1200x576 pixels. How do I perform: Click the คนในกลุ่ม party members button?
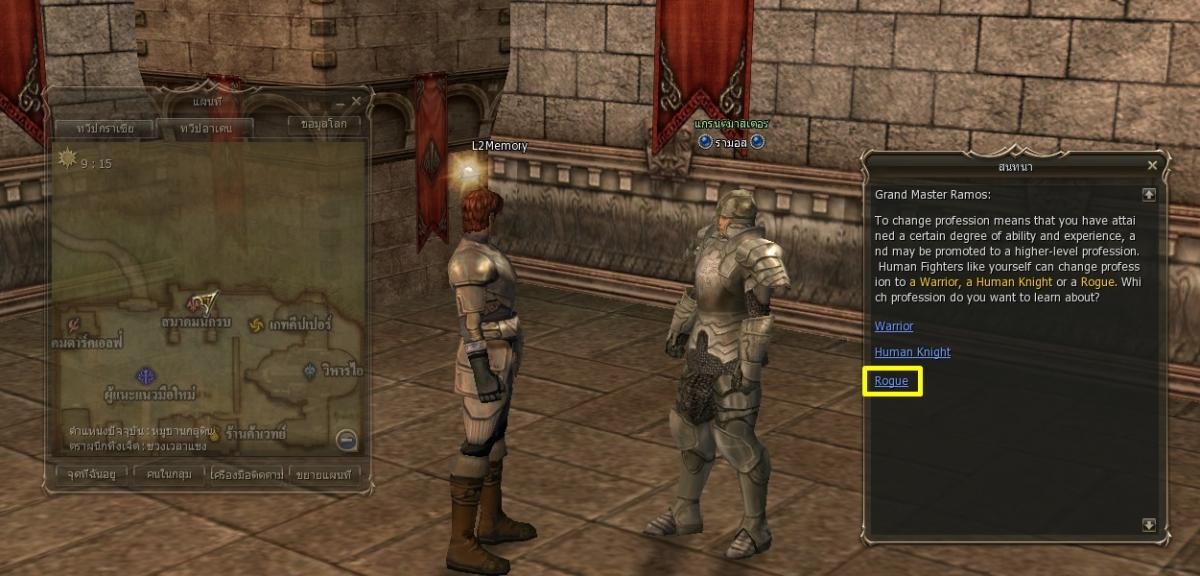point(167,473)
